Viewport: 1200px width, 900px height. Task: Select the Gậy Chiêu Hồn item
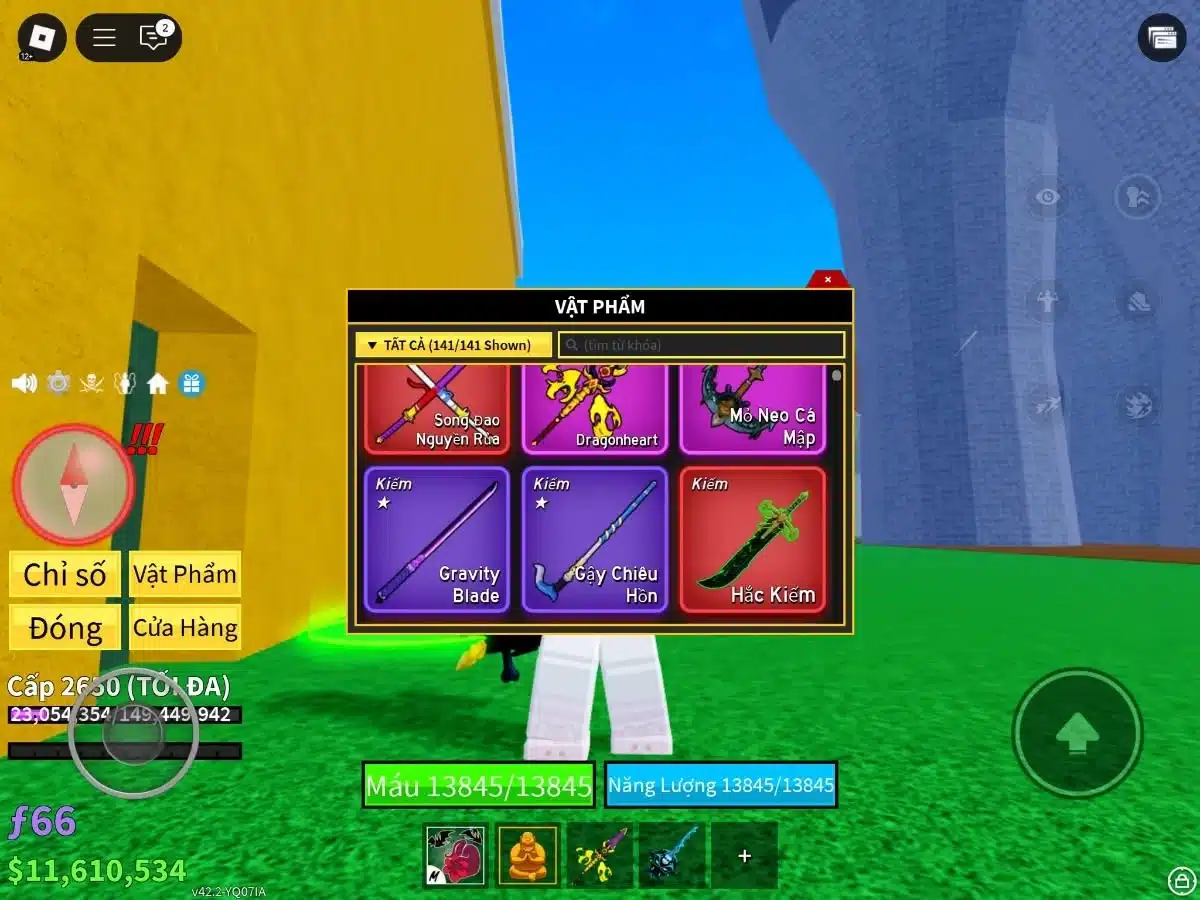pos(594,540)
